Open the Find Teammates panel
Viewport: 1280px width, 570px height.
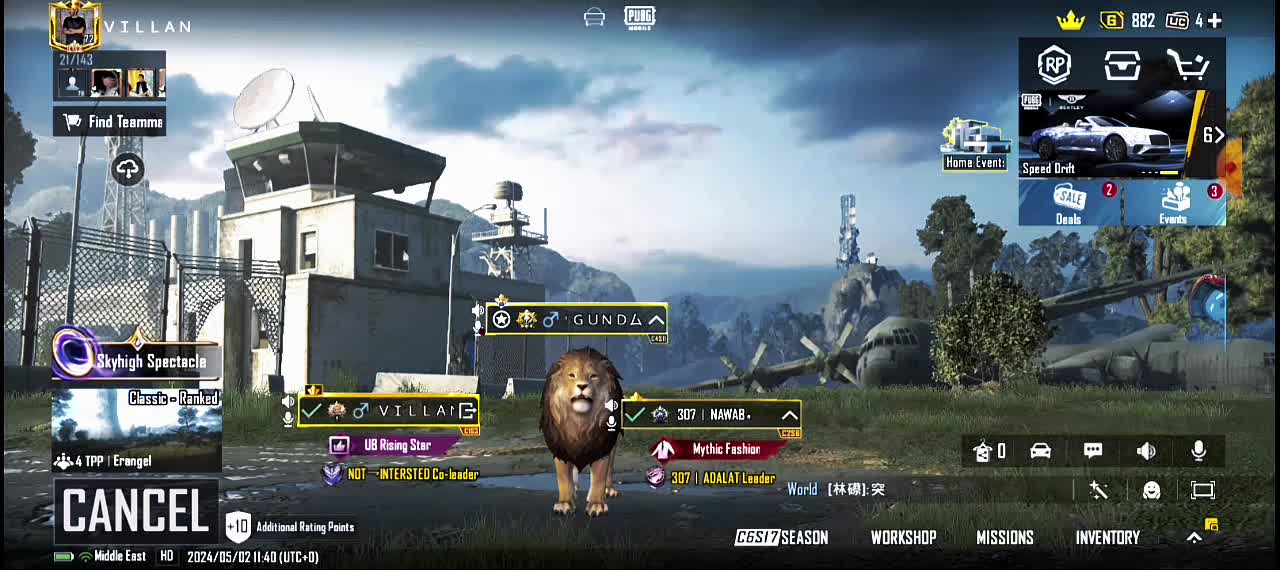[x=109, y=122]
